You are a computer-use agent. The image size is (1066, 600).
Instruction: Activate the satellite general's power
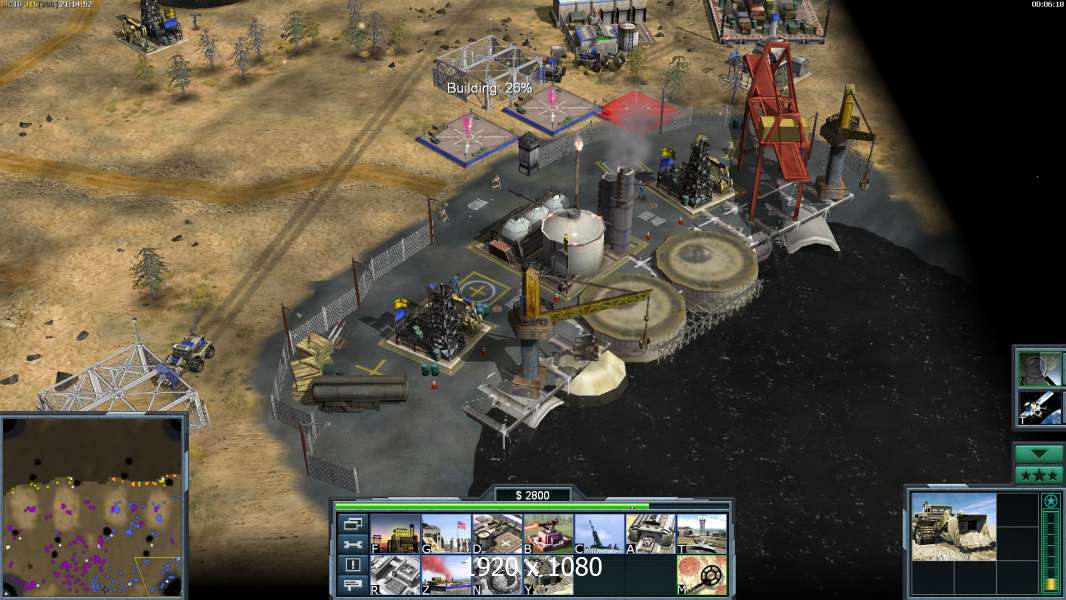(x=1040, y=406)
